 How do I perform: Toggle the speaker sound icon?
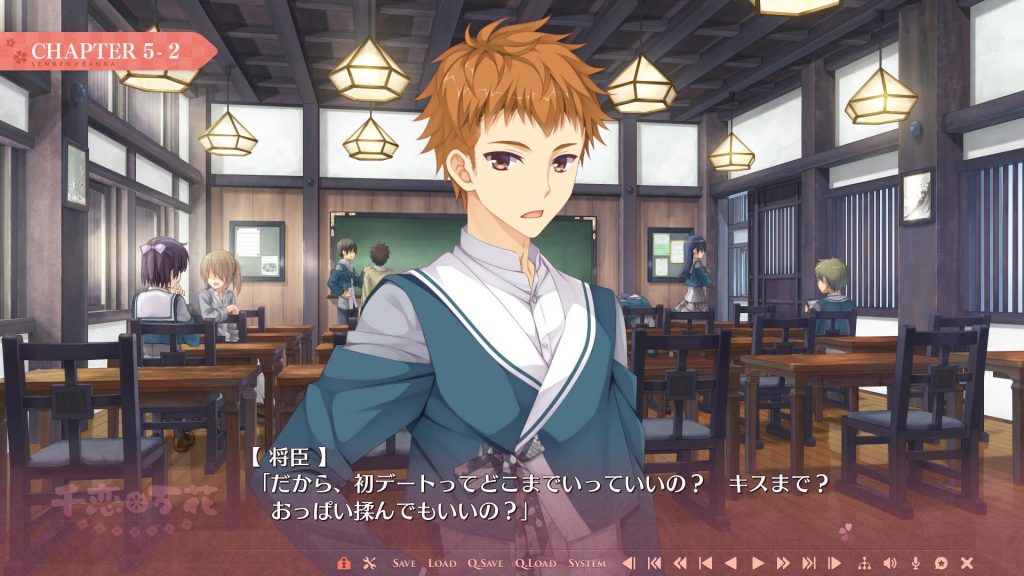click(x=890, y=563)
